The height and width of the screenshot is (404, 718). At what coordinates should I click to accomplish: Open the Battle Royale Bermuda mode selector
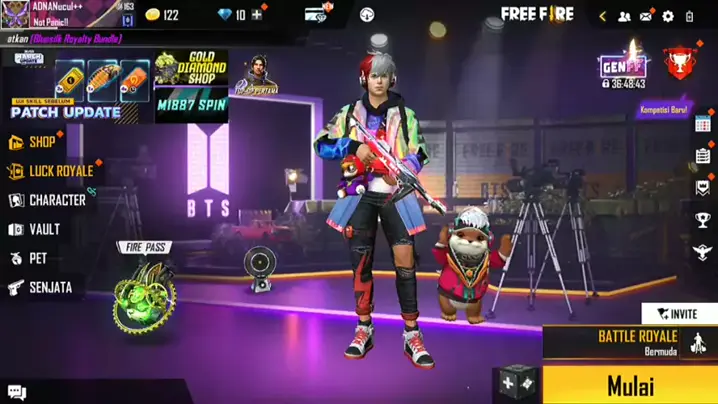click(x=638, y=342)
